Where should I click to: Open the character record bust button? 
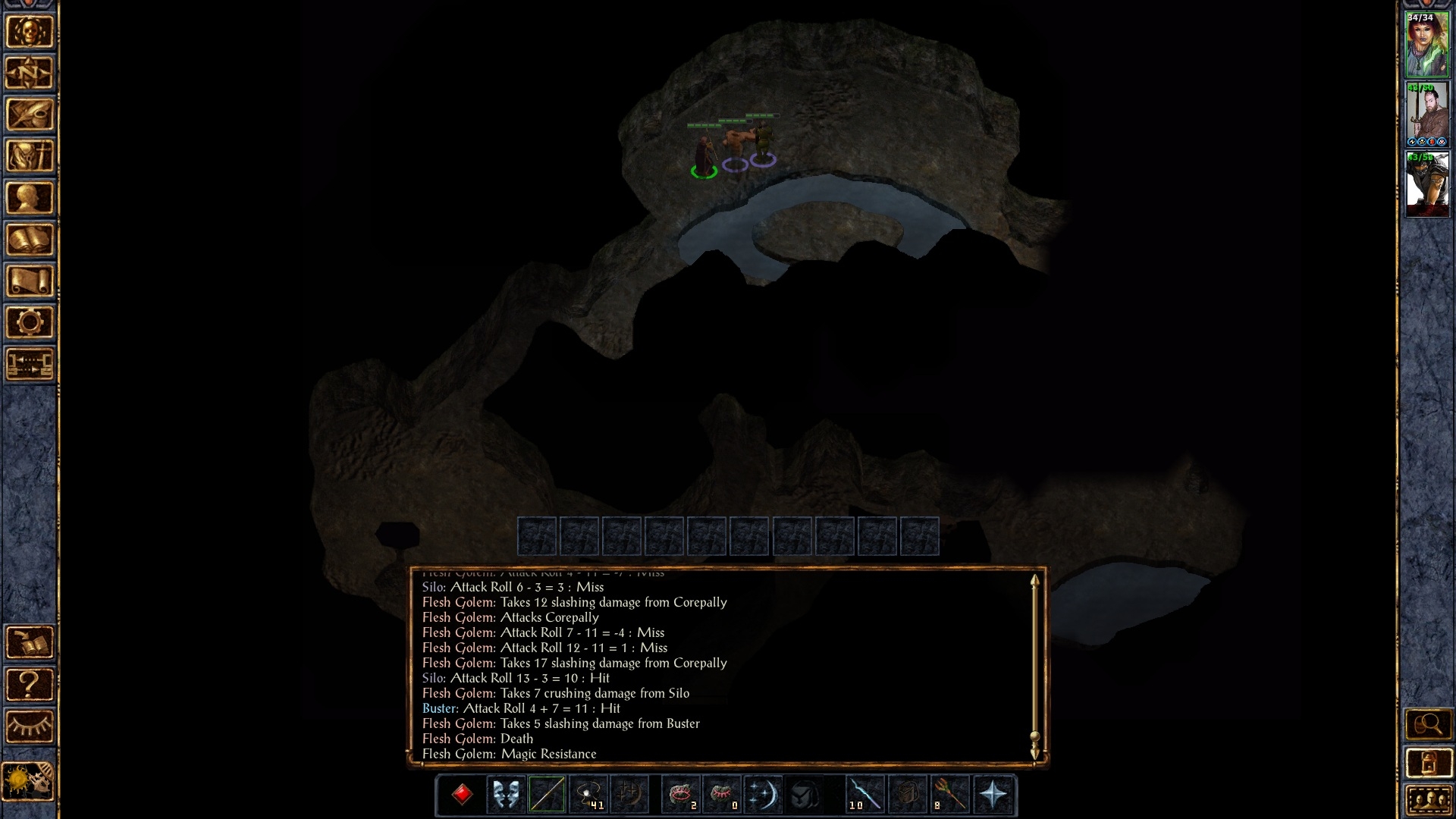(30, 198)
